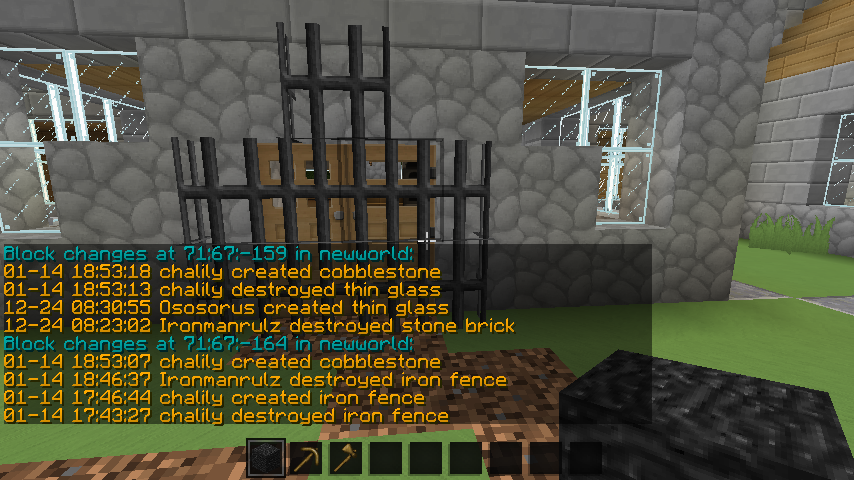Select the wooden axe slot

[x=346, y=459]
